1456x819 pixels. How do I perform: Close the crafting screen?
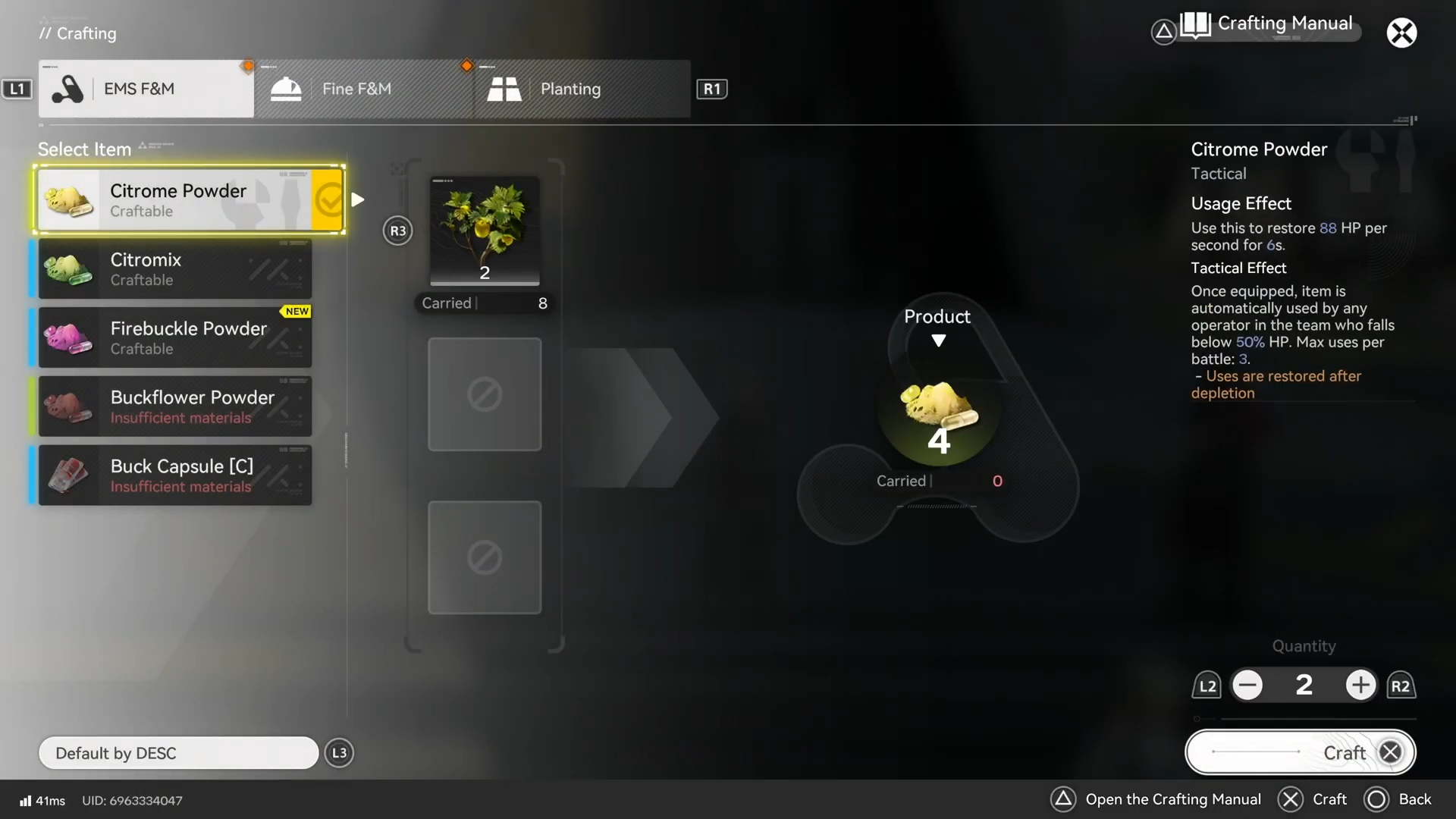1401,33
